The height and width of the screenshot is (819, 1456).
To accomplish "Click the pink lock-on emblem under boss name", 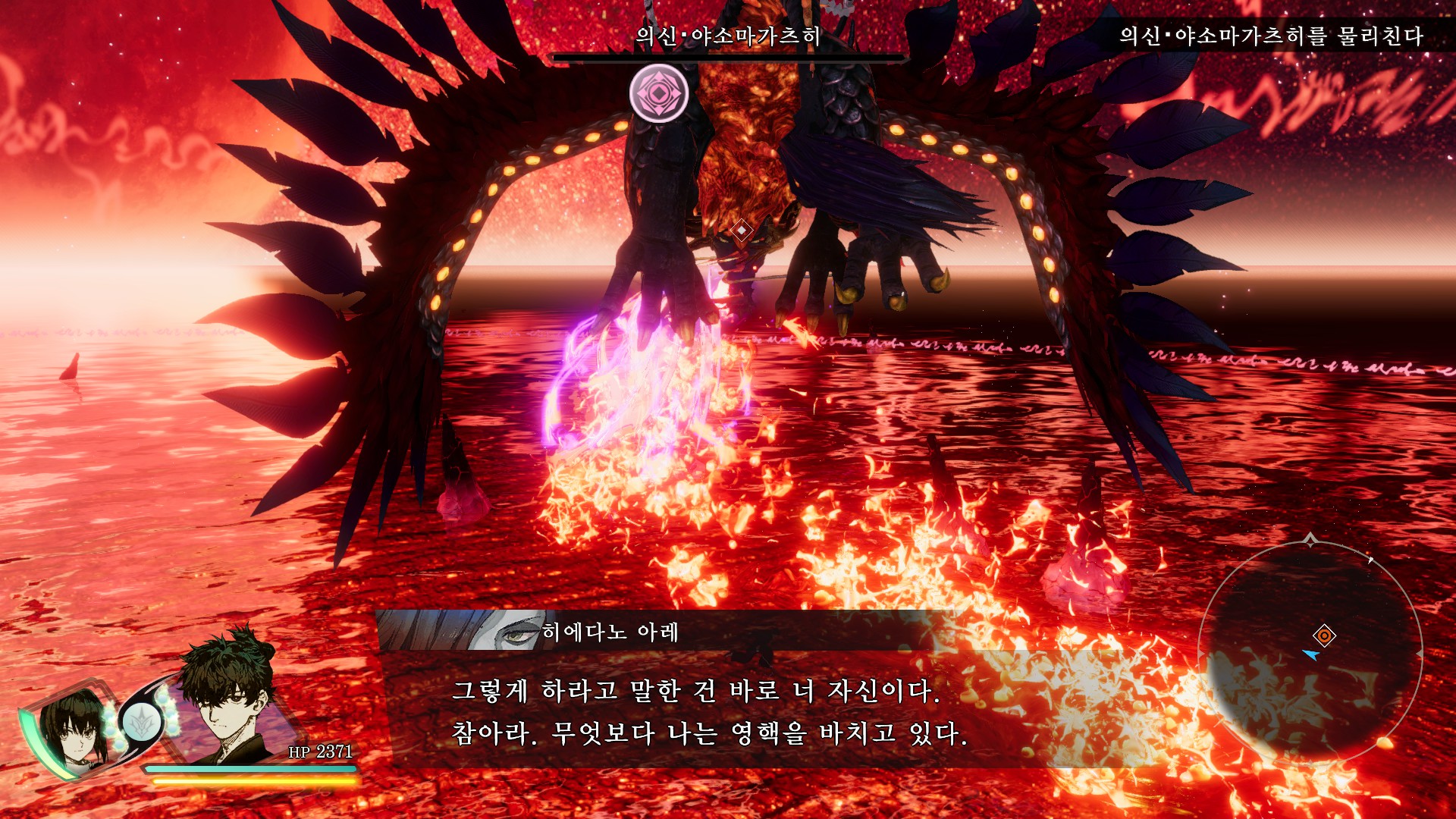I will [659, 93].
